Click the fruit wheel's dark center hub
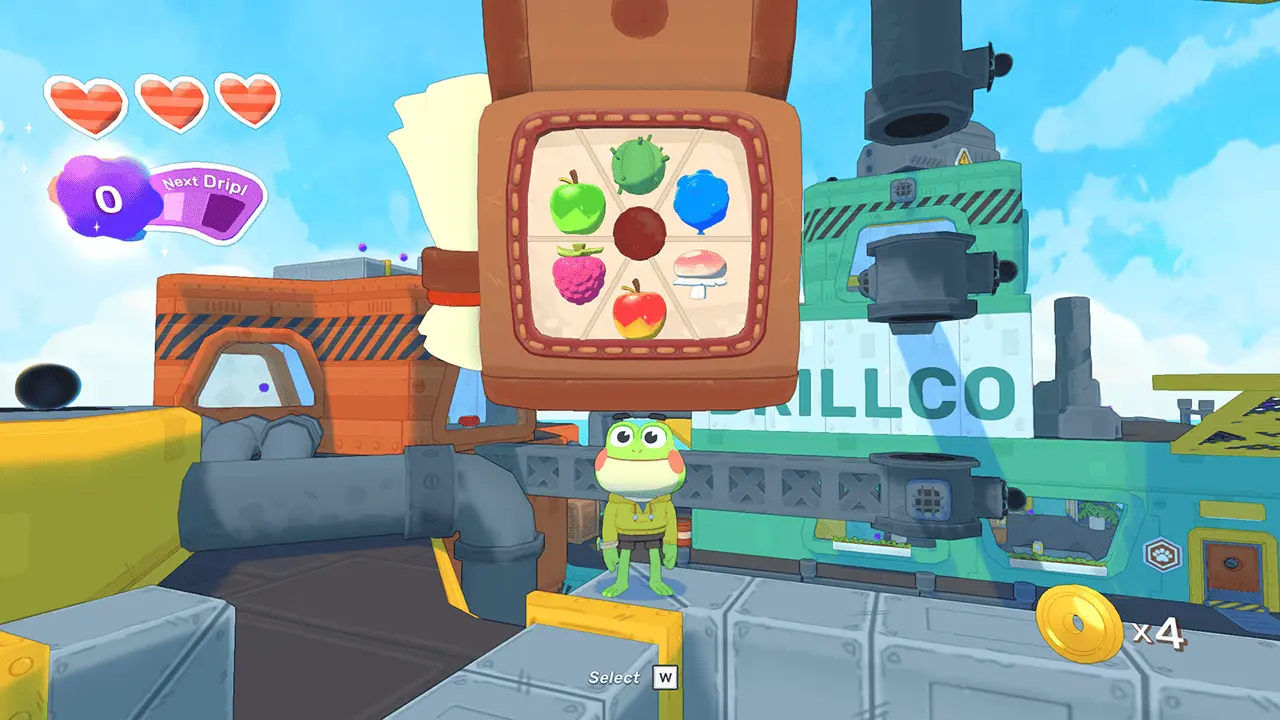The image size is (1280, 720). 642,234
